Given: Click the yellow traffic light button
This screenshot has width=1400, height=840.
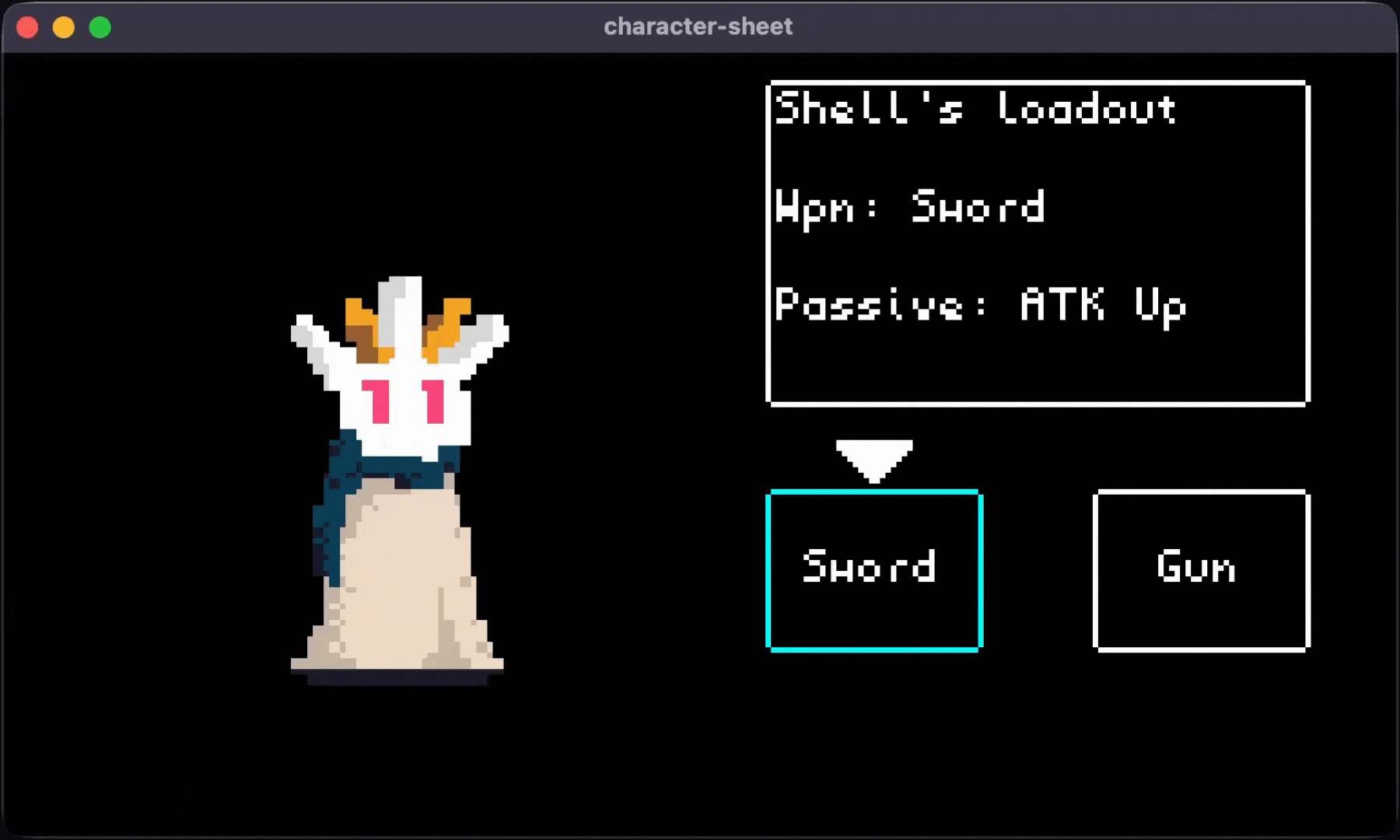Looking at the screenshot, I should click(63, 26).
